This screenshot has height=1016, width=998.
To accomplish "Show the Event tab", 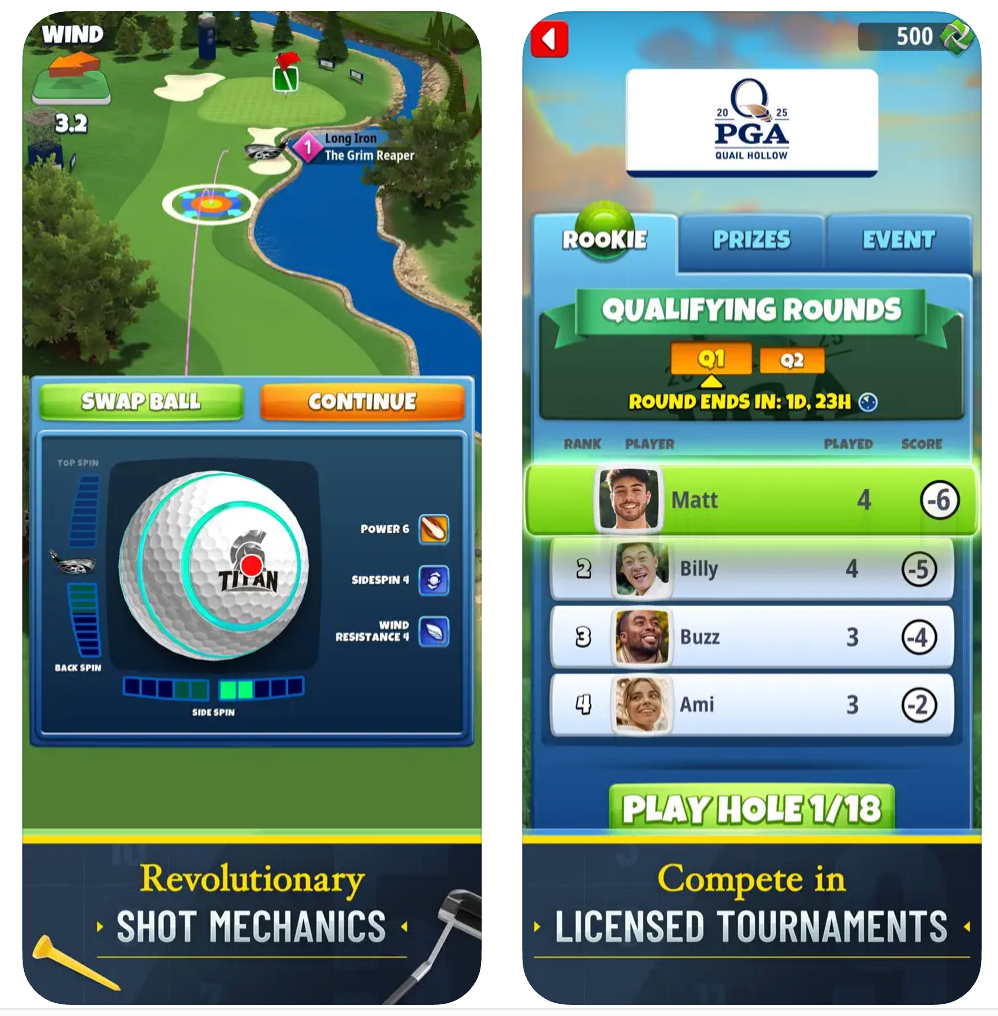I will coord(898,240).
